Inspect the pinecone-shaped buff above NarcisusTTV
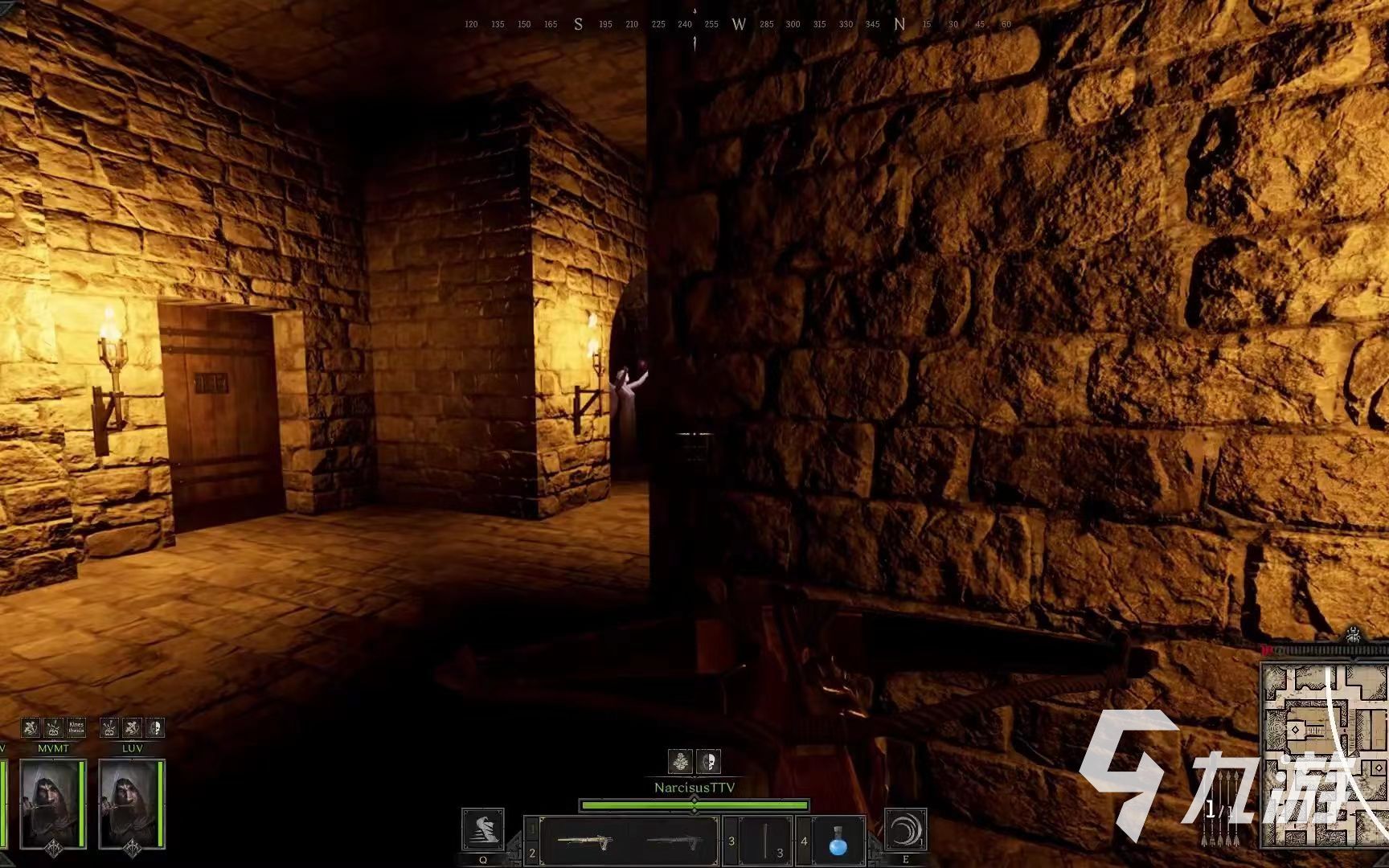1389x868 pixels. pos(681,761)
